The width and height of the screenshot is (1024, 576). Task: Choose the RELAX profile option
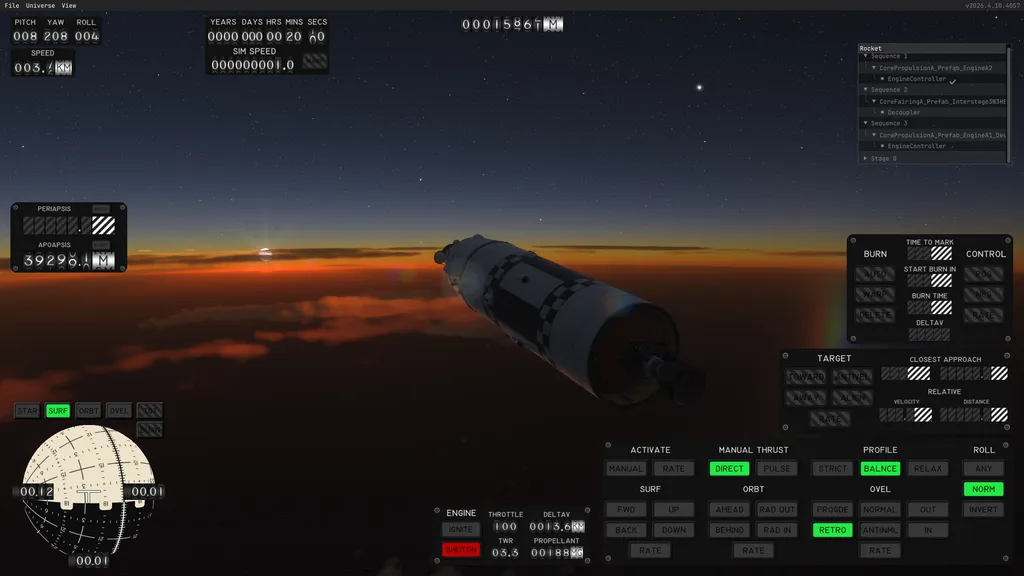coord(928,469)
